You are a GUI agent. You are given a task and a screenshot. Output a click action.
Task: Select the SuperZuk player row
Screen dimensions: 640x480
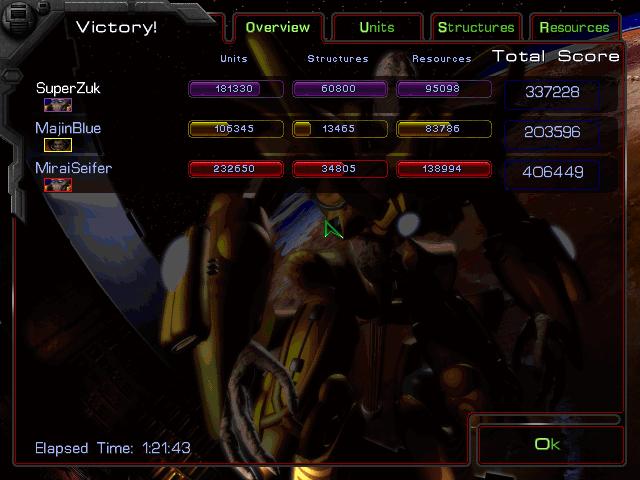click(x=68, y=89)
